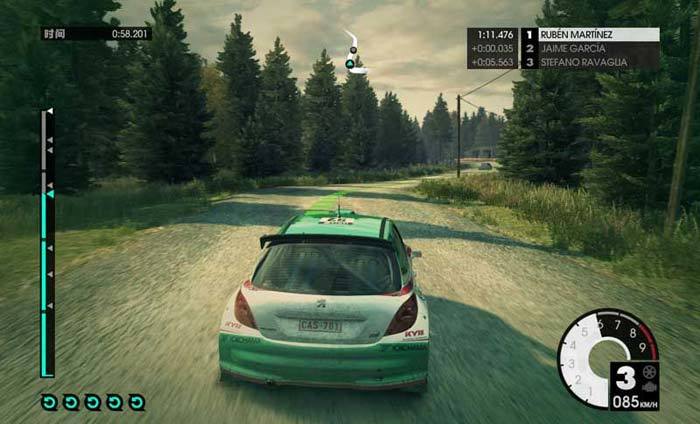Select Rubén Martínez in the leaderboard
Screen dimensions: 700x424
tap(597, 34)
